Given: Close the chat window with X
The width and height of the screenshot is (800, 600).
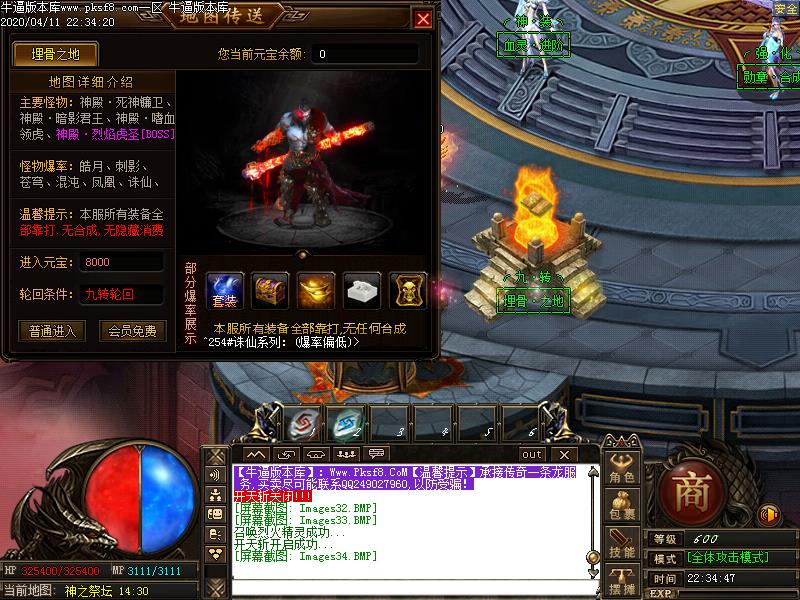Looking at the screenshot, I should click(563, 454).
